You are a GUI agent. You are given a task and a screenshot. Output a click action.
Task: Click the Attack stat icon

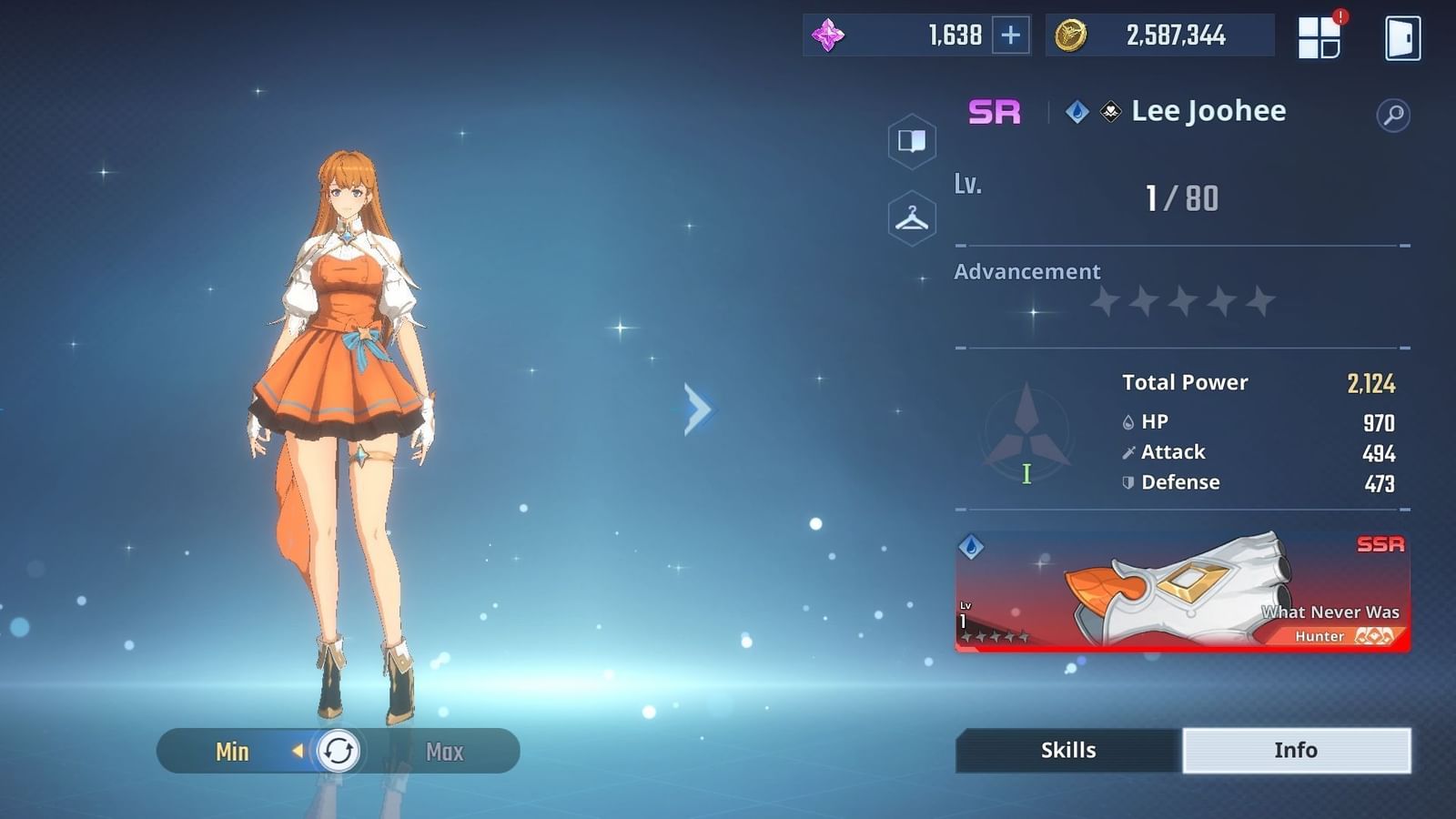(x=1127, y=451)
